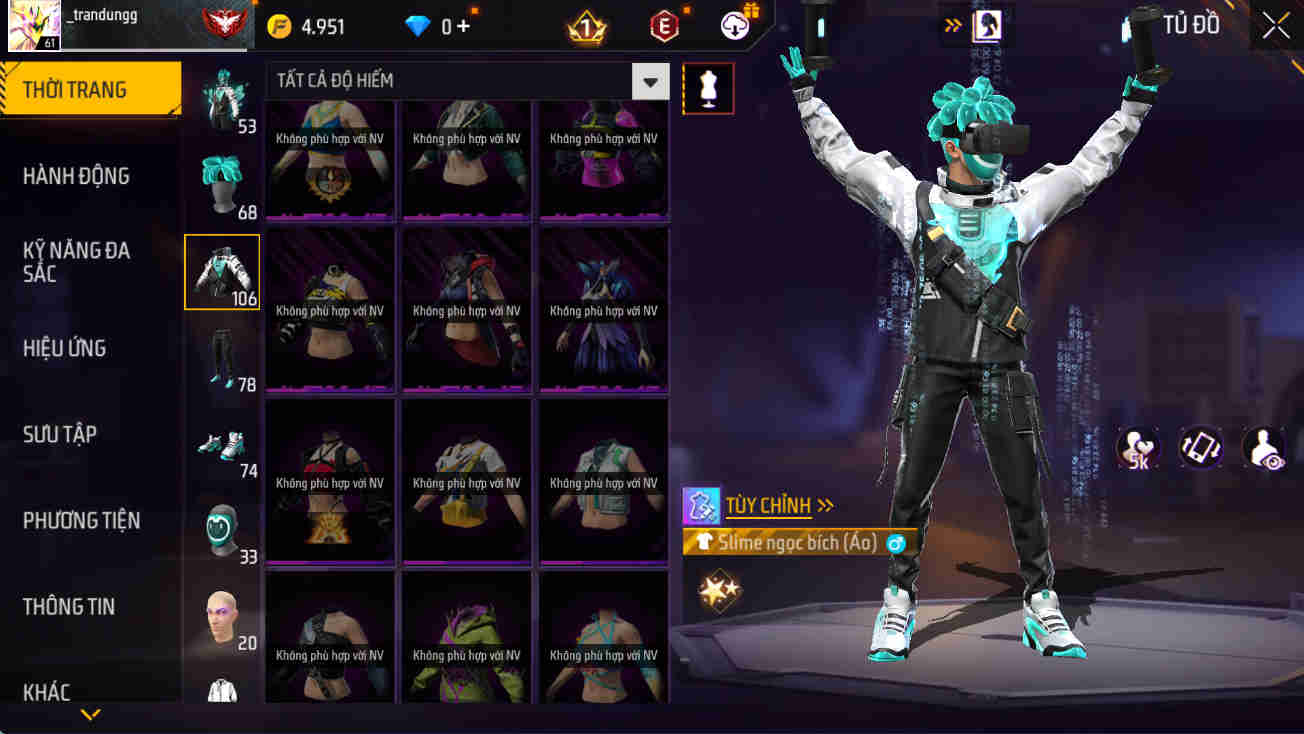This screenshot has height=734, width=1304.
Task: Switch gender on Slime ngọc bích (Áo) item
Action: click(x=897, y=541)
